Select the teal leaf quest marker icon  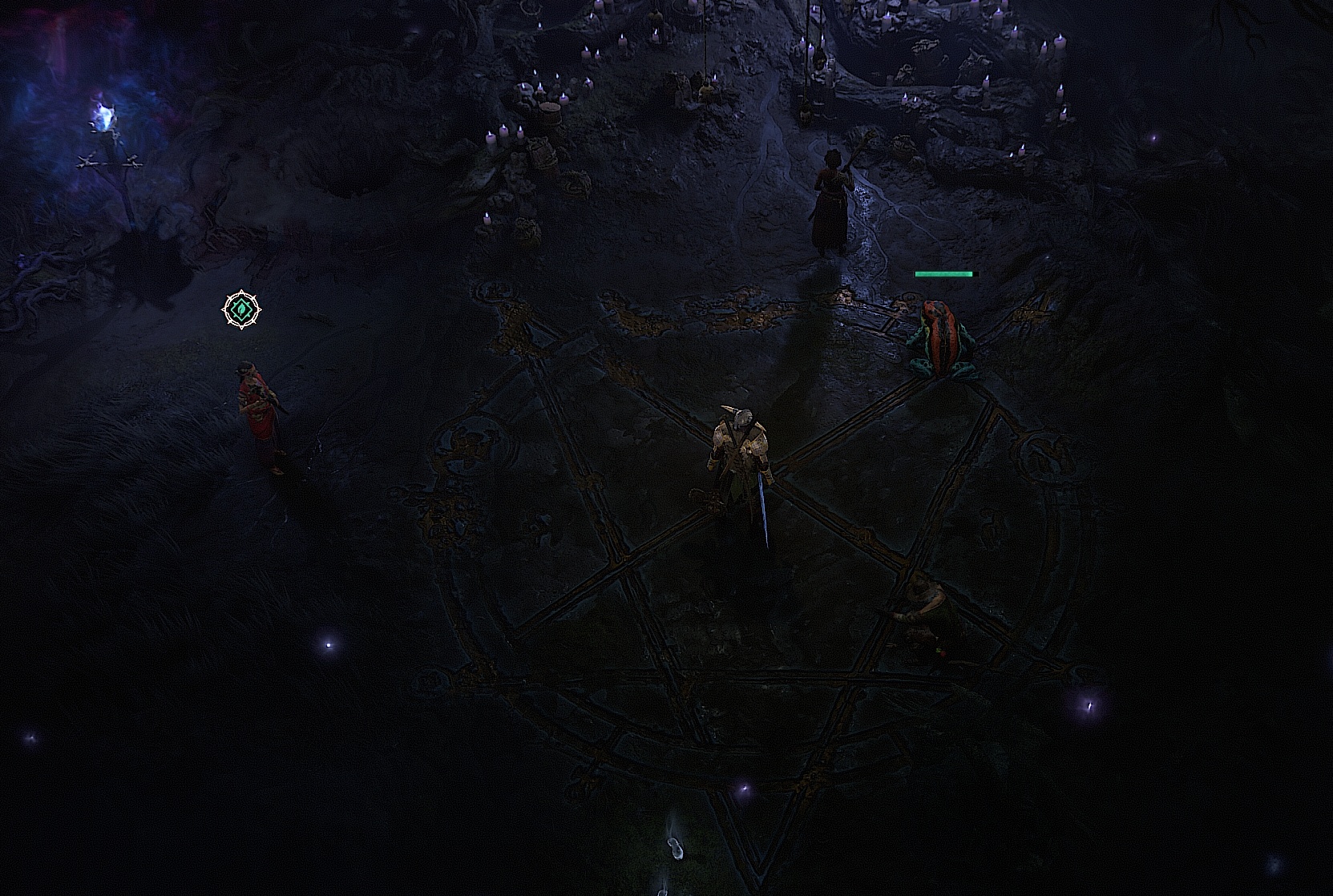(242, 309)
